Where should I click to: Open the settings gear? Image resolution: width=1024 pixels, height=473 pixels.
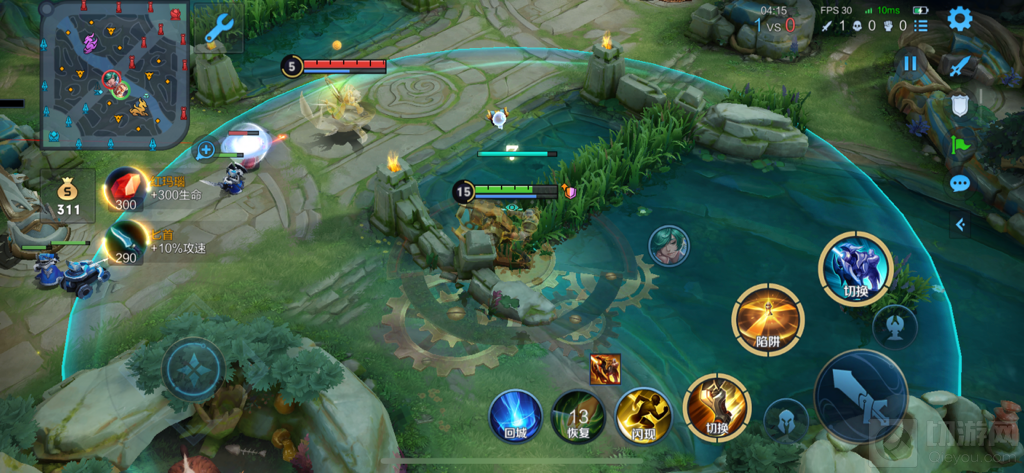click(960, 19)
